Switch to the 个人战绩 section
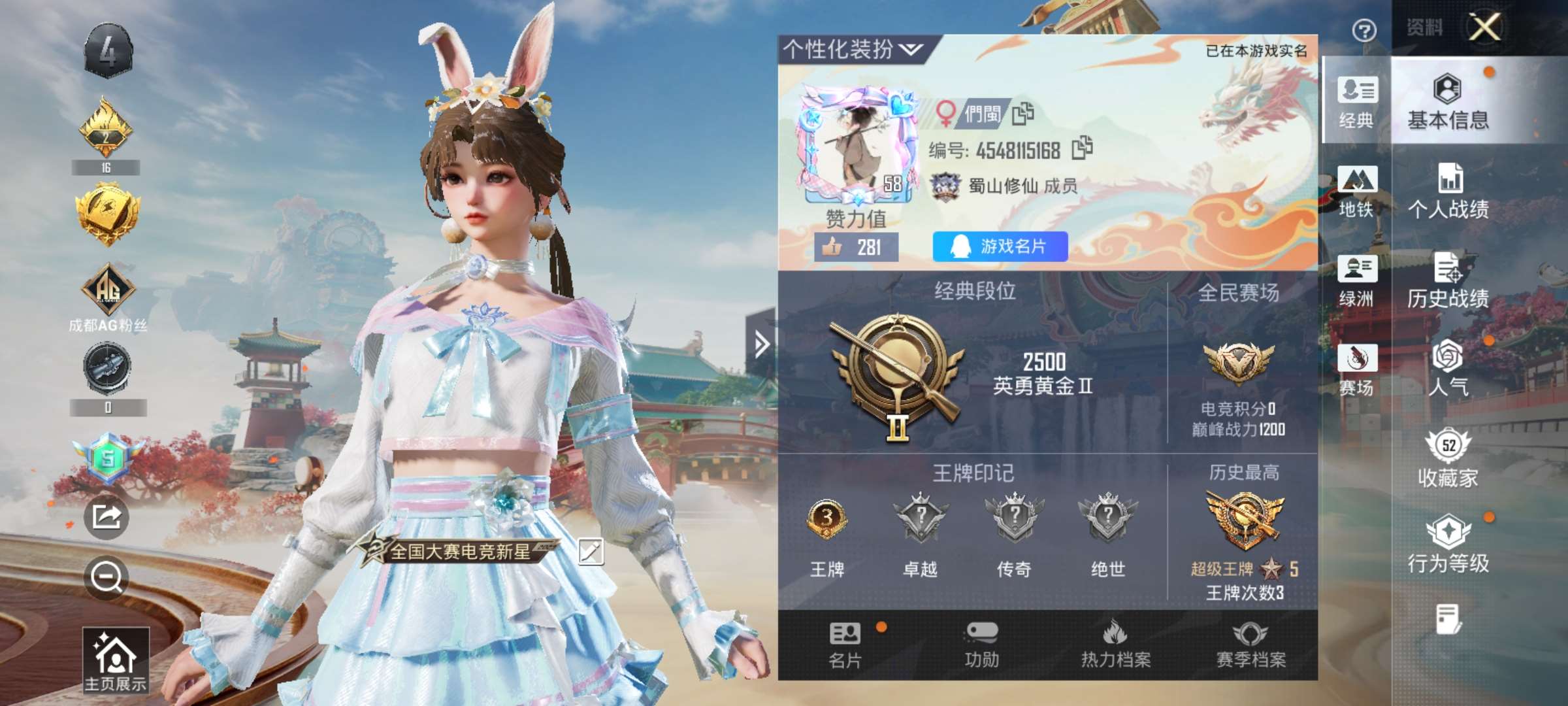 click(1448, 193)
